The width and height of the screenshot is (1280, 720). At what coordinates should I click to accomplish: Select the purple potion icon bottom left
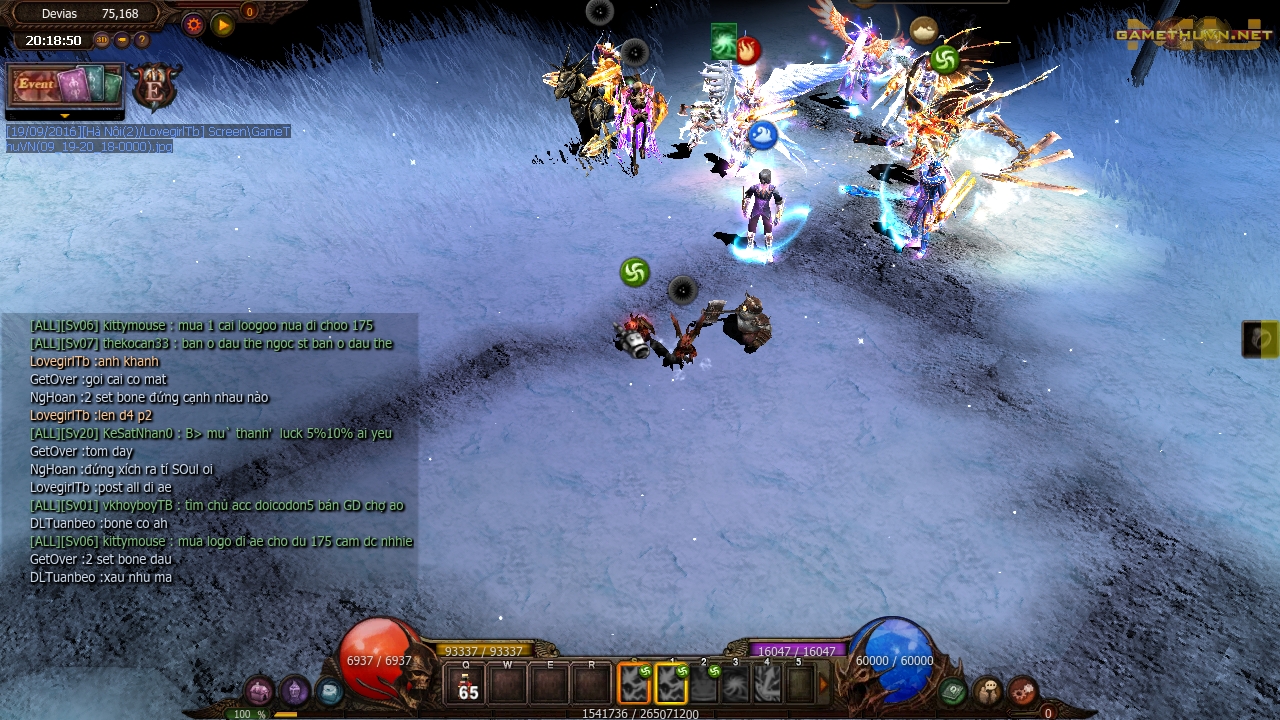tap(294, 691)
